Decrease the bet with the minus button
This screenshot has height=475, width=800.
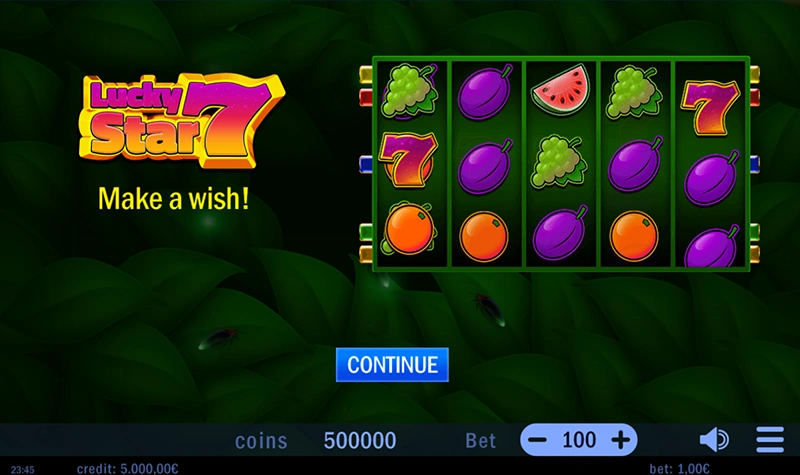538,440
